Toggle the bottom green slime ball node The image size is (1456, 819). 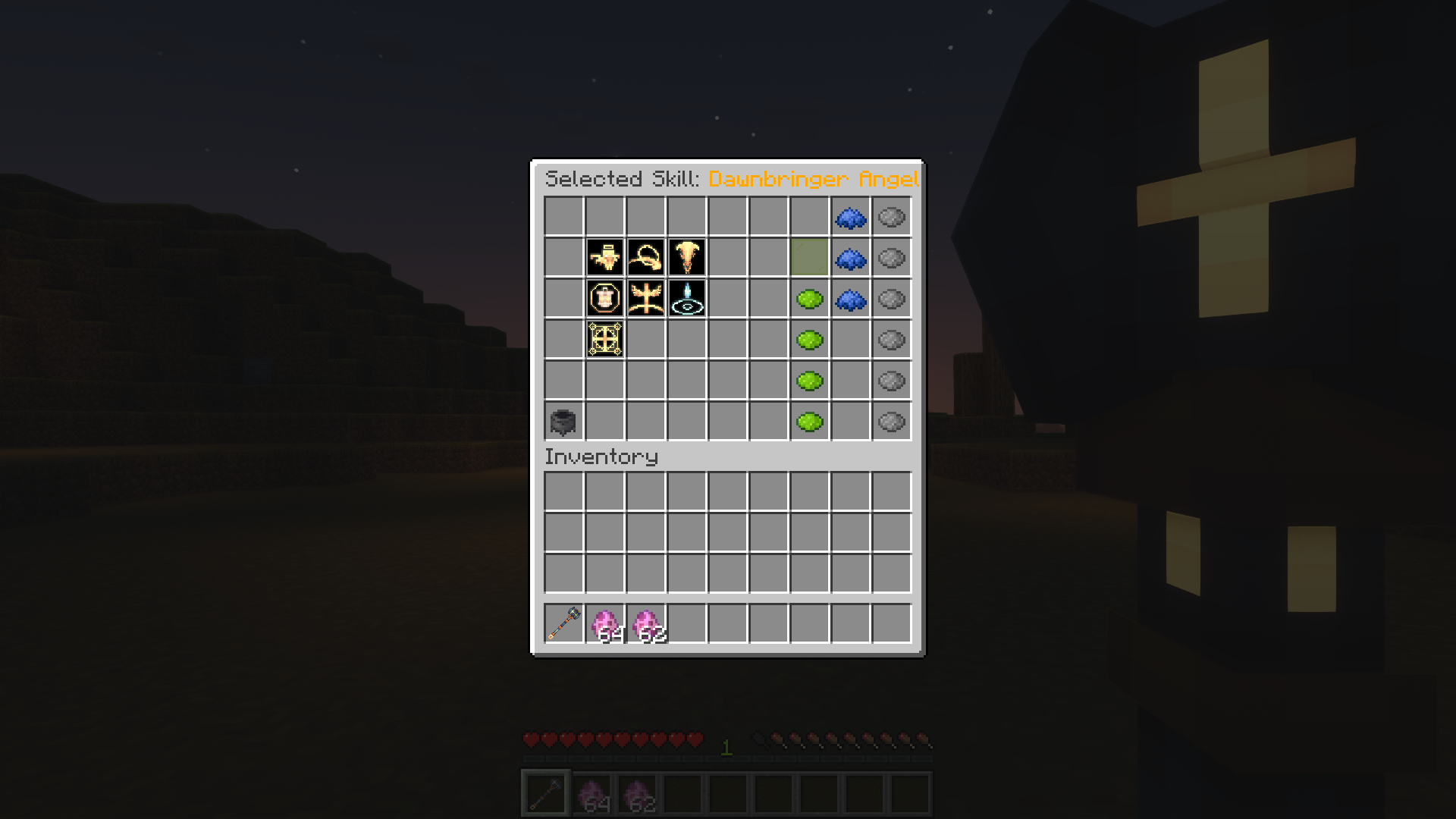coord(810,422)
